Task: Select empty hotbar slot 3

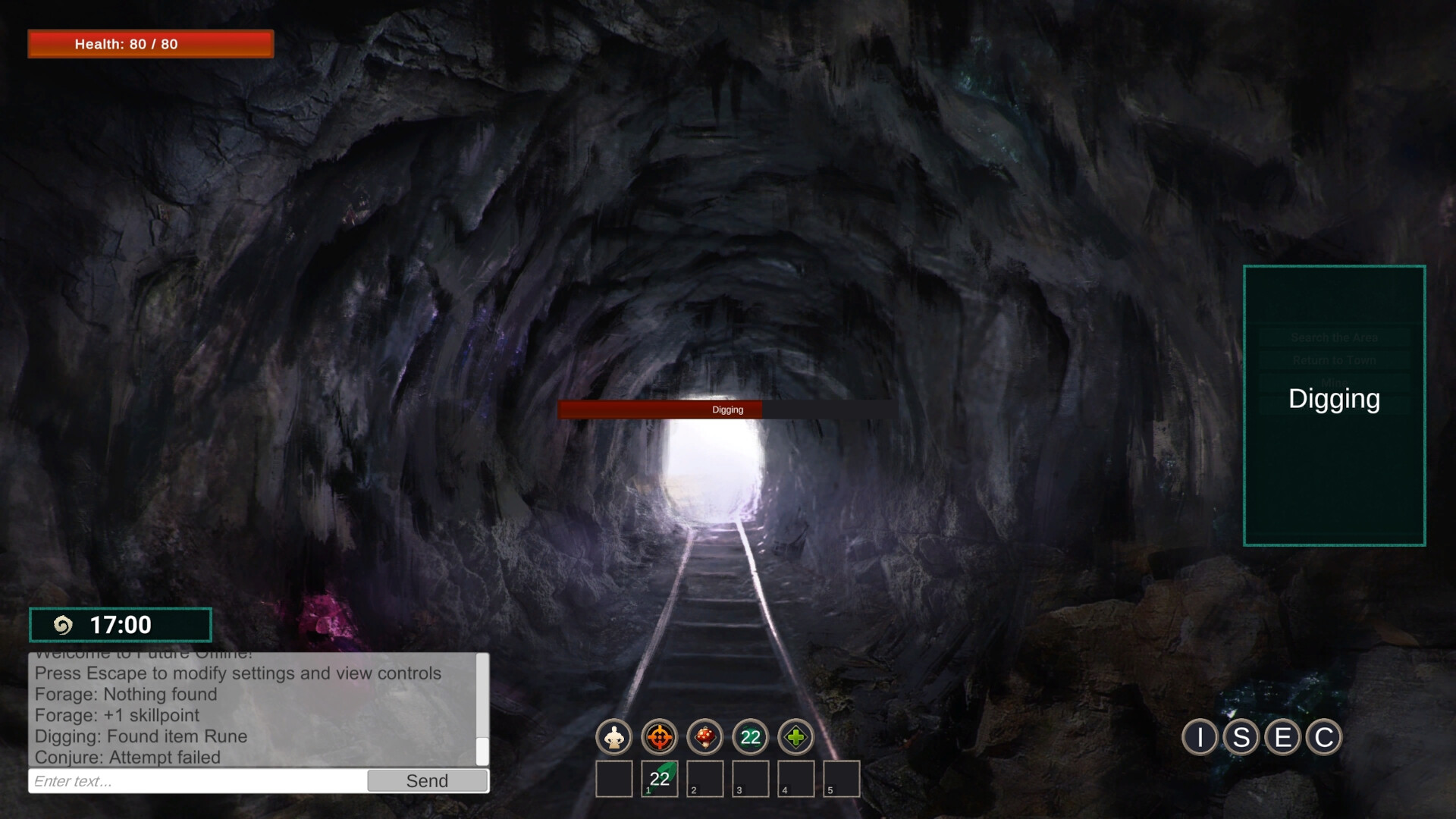Action: (749, 778)
